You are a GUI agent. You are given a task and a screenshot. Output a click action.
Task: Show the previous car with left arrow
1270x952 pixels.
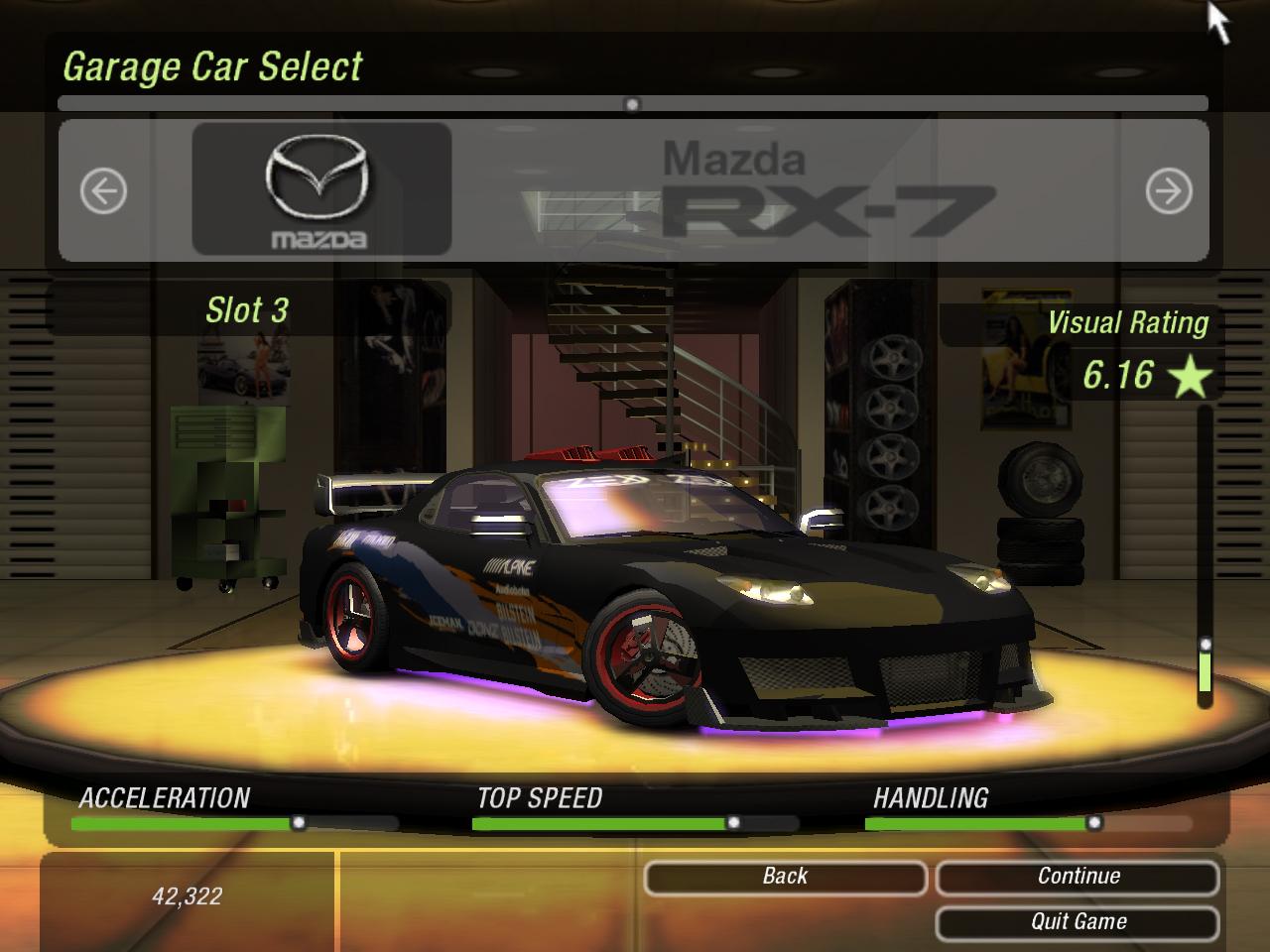(x=103, y=191)
